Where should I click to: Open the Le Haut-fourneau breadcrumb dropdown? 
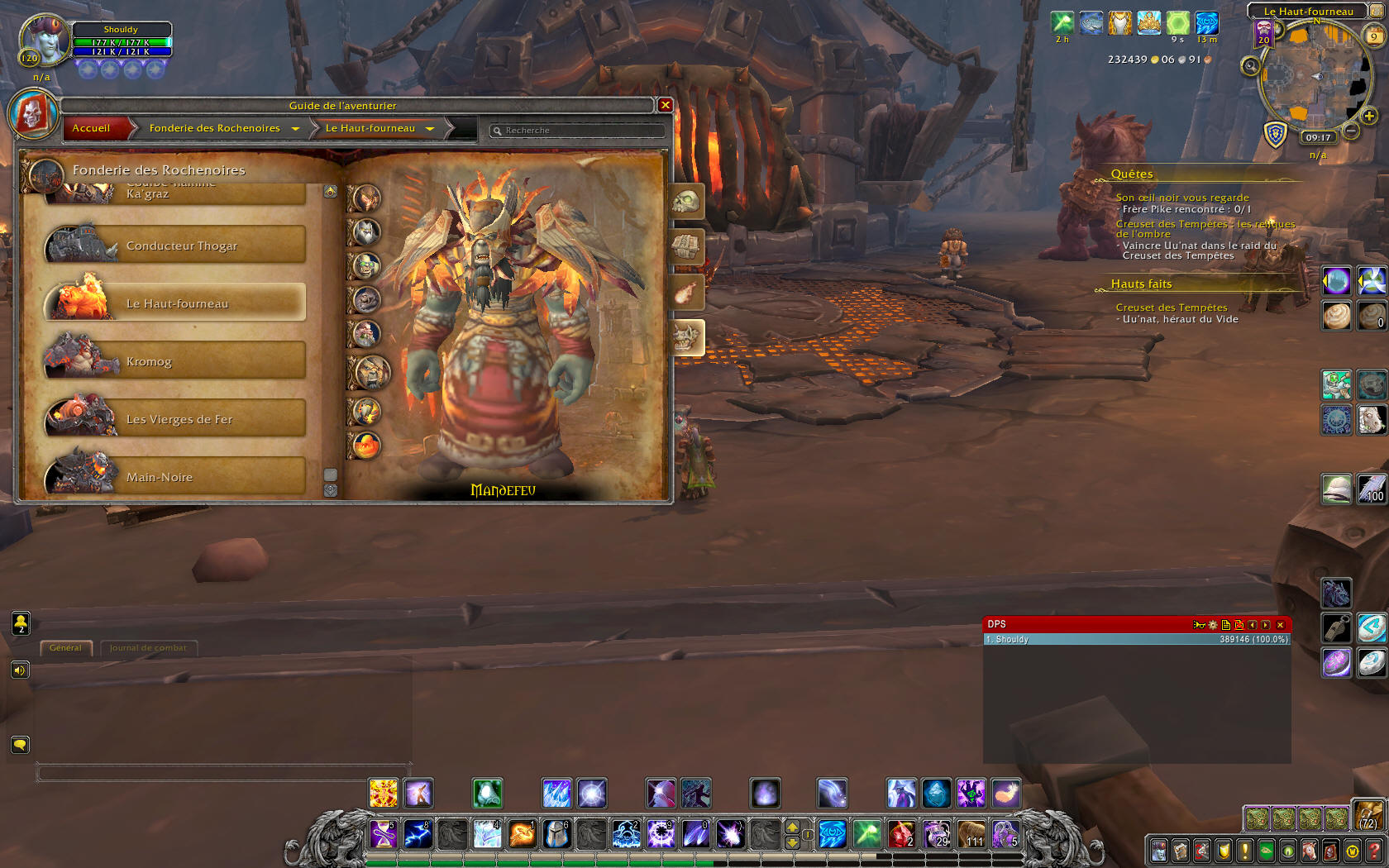tap(430, 129)
